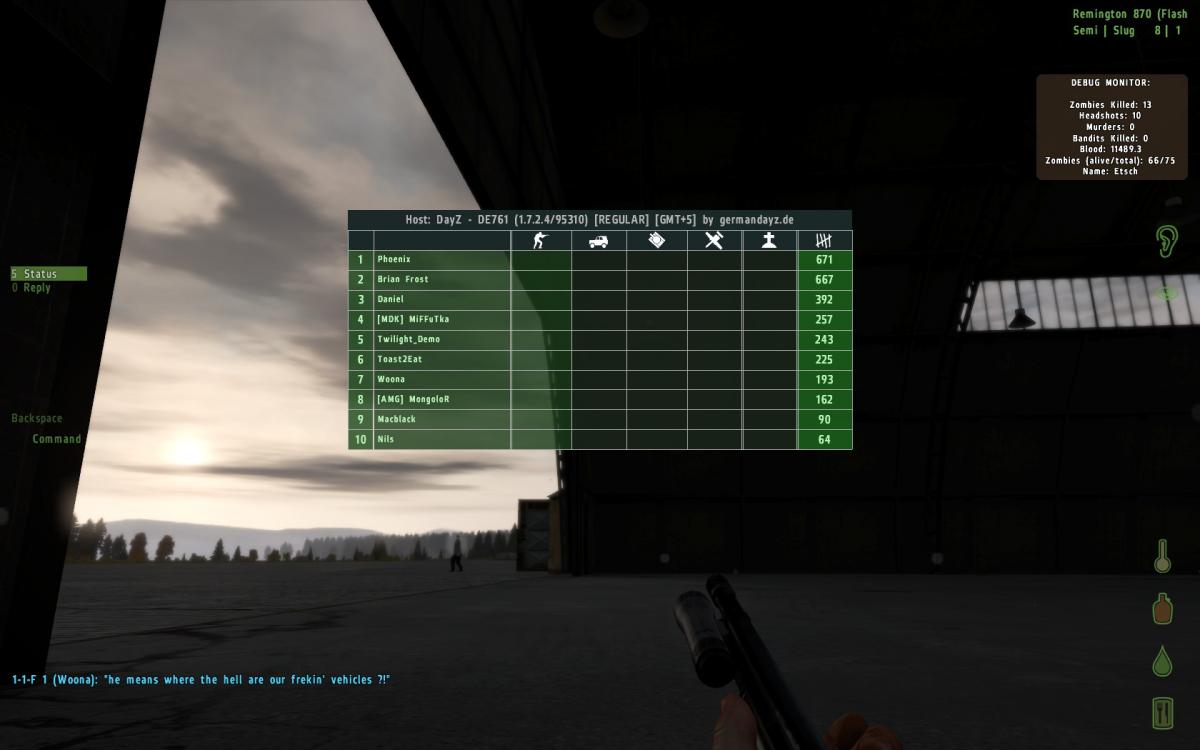Choose Toast2Eat in the player list
The height and width of the screenshot is (750, 1200).
click(400, 360)
